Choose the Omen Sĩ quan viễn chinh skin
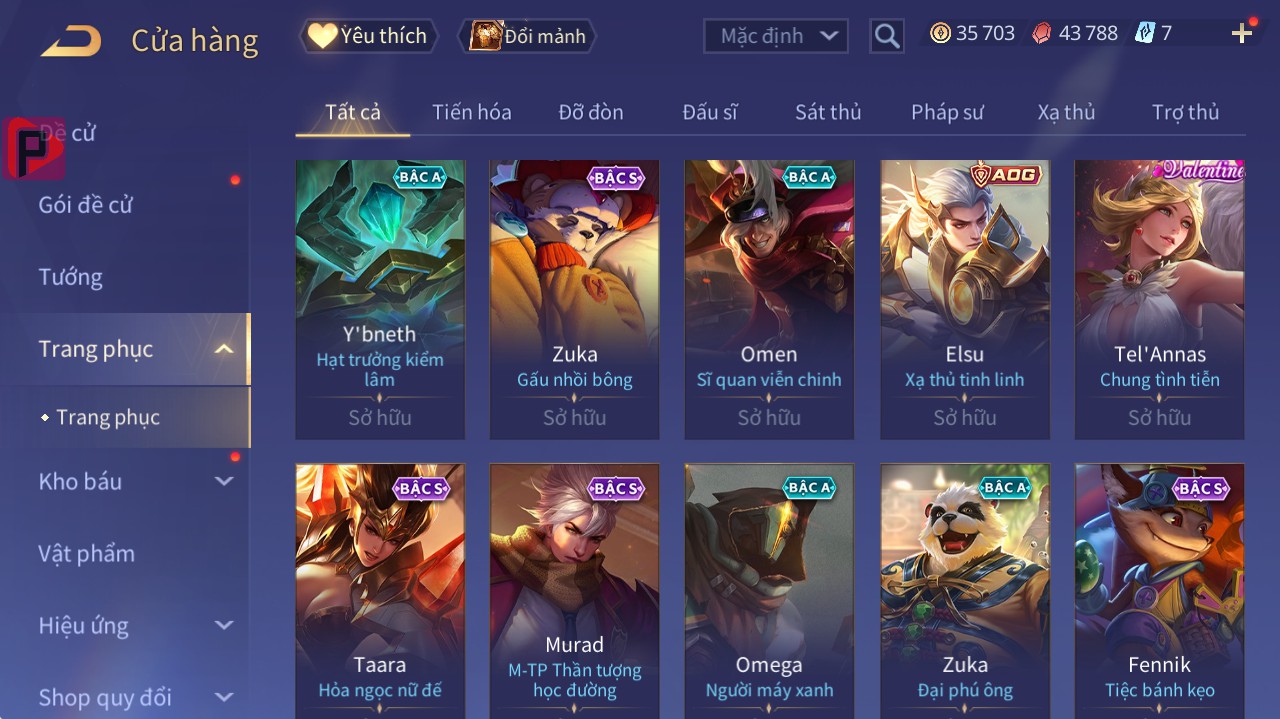 (x=769, y=298)
